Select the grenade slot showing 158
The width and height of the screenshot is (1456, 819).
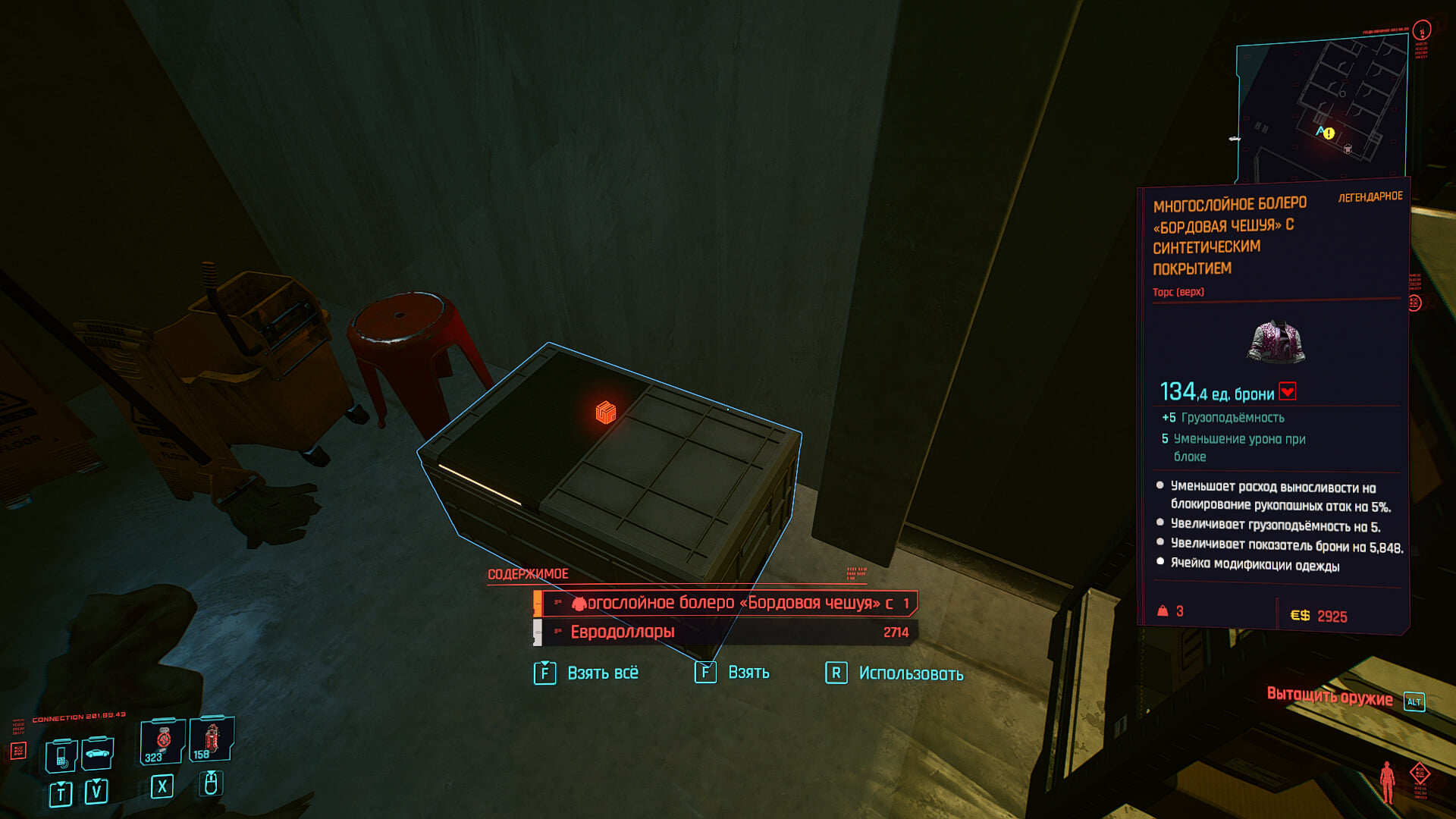pos(211,739)
